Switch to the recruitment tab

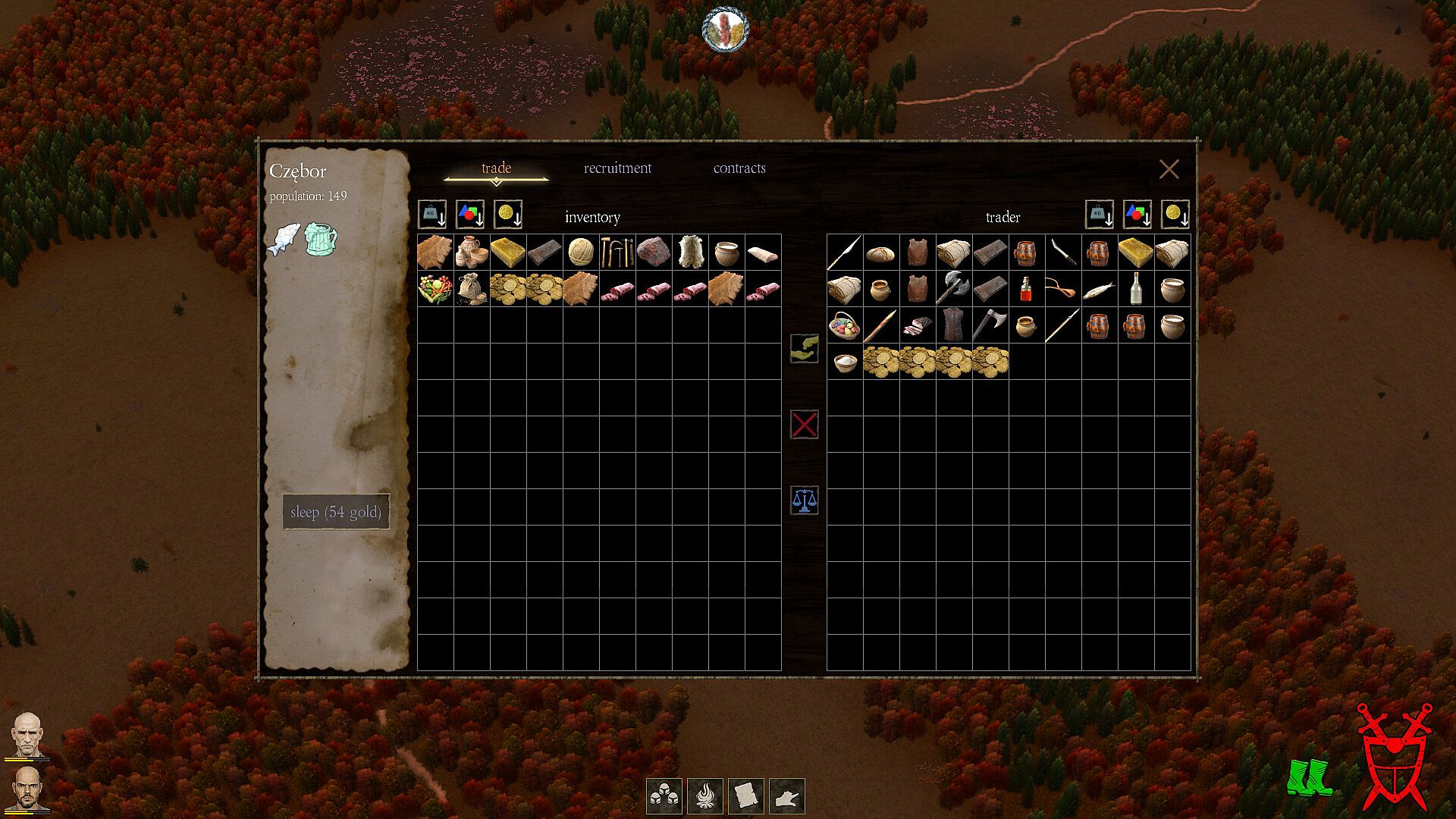pos(617,168)
